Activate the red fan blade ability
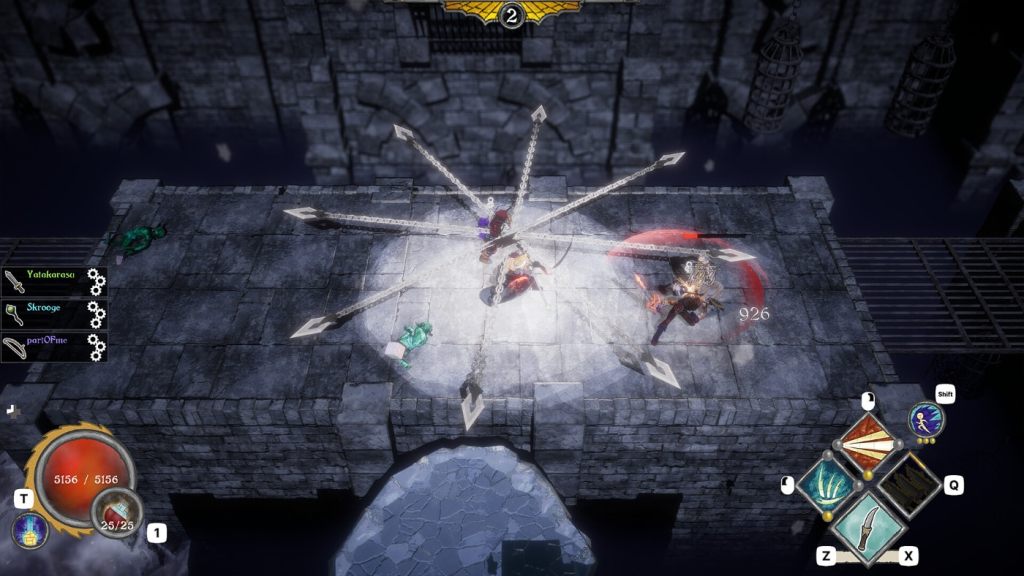The height and width of the screenshot is (576, 1024). [868, 444]
